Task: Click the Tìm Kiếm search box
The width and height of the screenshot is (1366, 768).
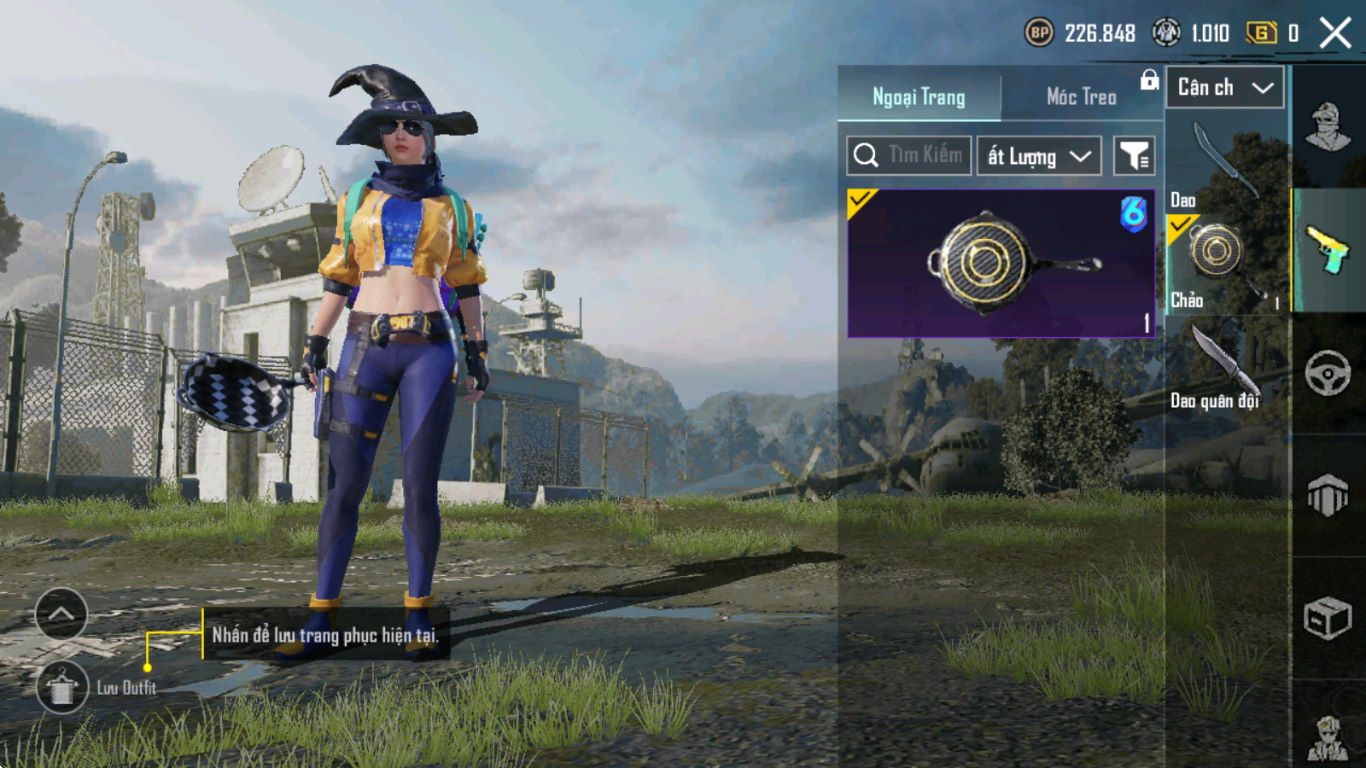Action: click(x=909, y=156)
